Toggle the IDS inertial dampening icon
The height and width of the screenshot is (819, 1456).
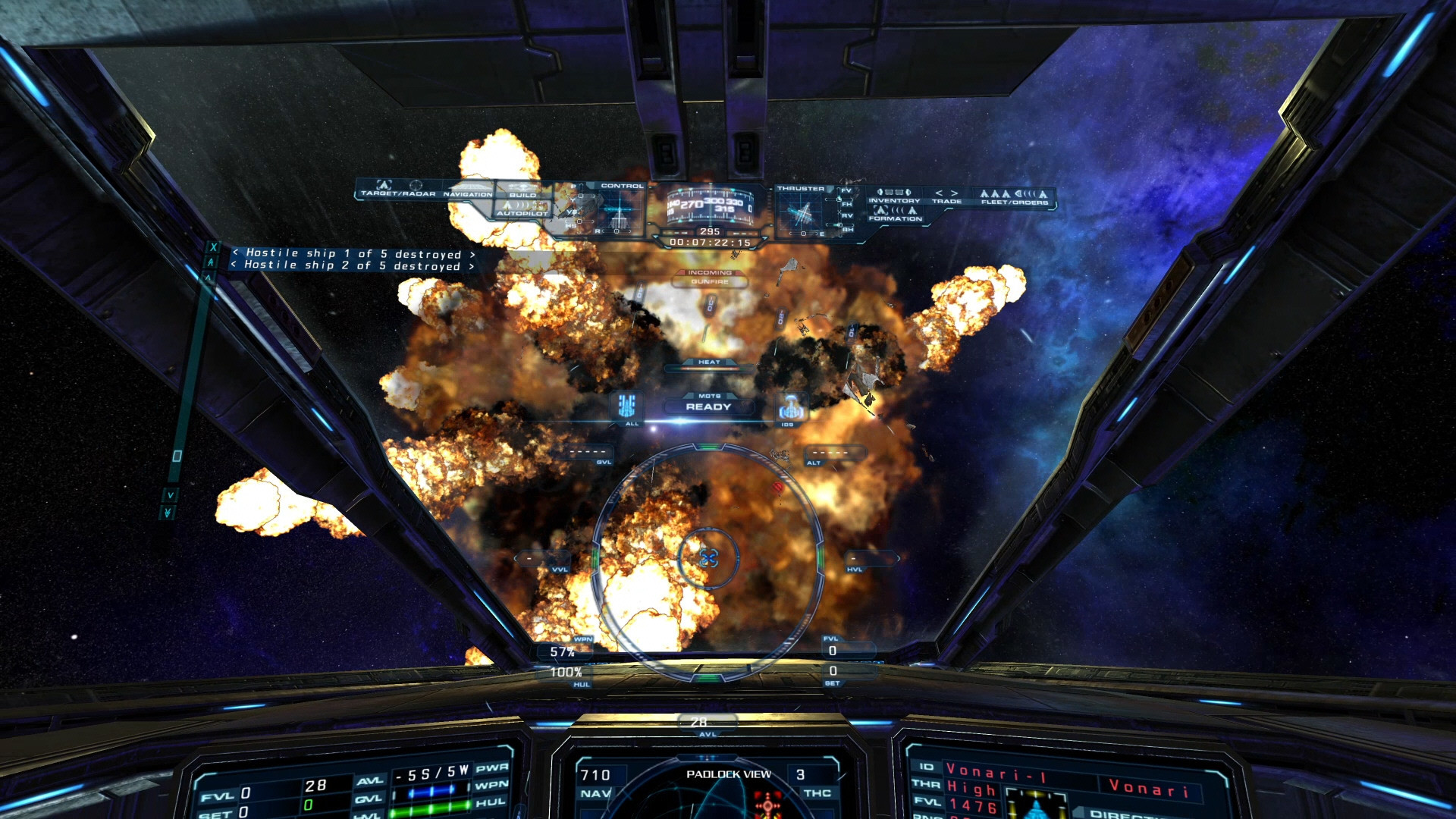pos(789,408)
